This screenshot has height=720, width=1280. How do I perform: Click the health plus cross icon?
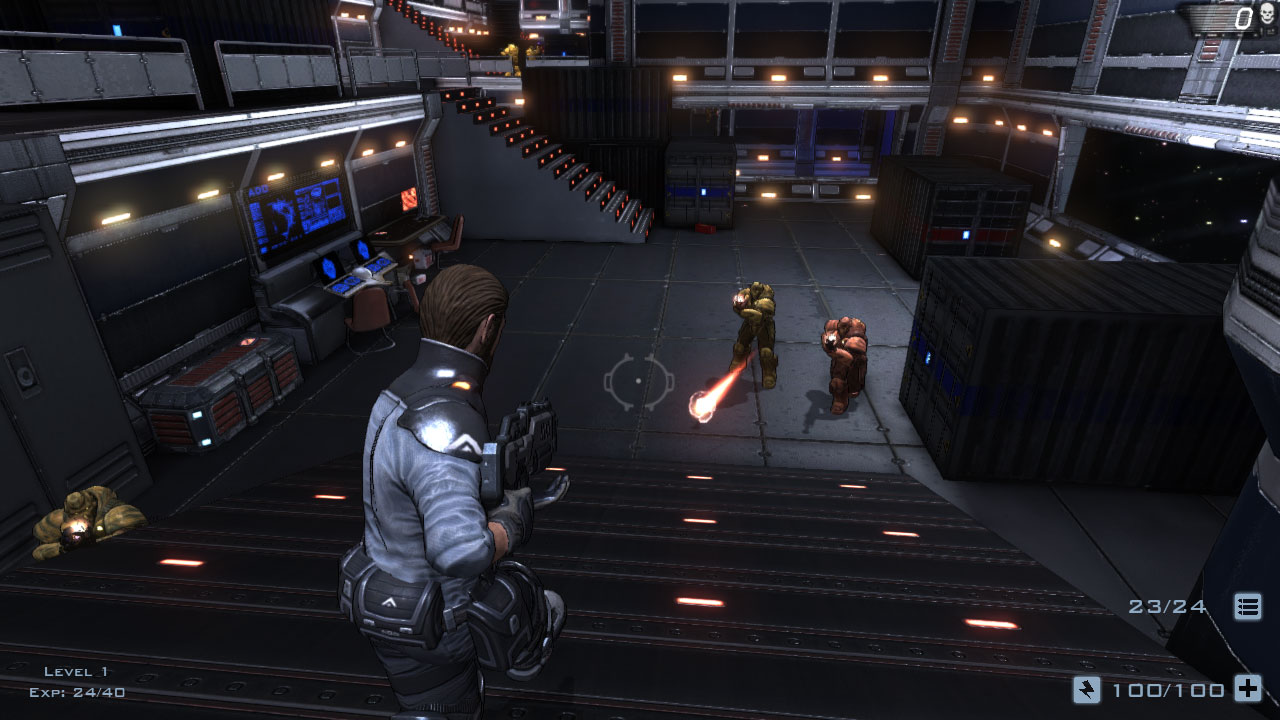(x=1247, y=688)
